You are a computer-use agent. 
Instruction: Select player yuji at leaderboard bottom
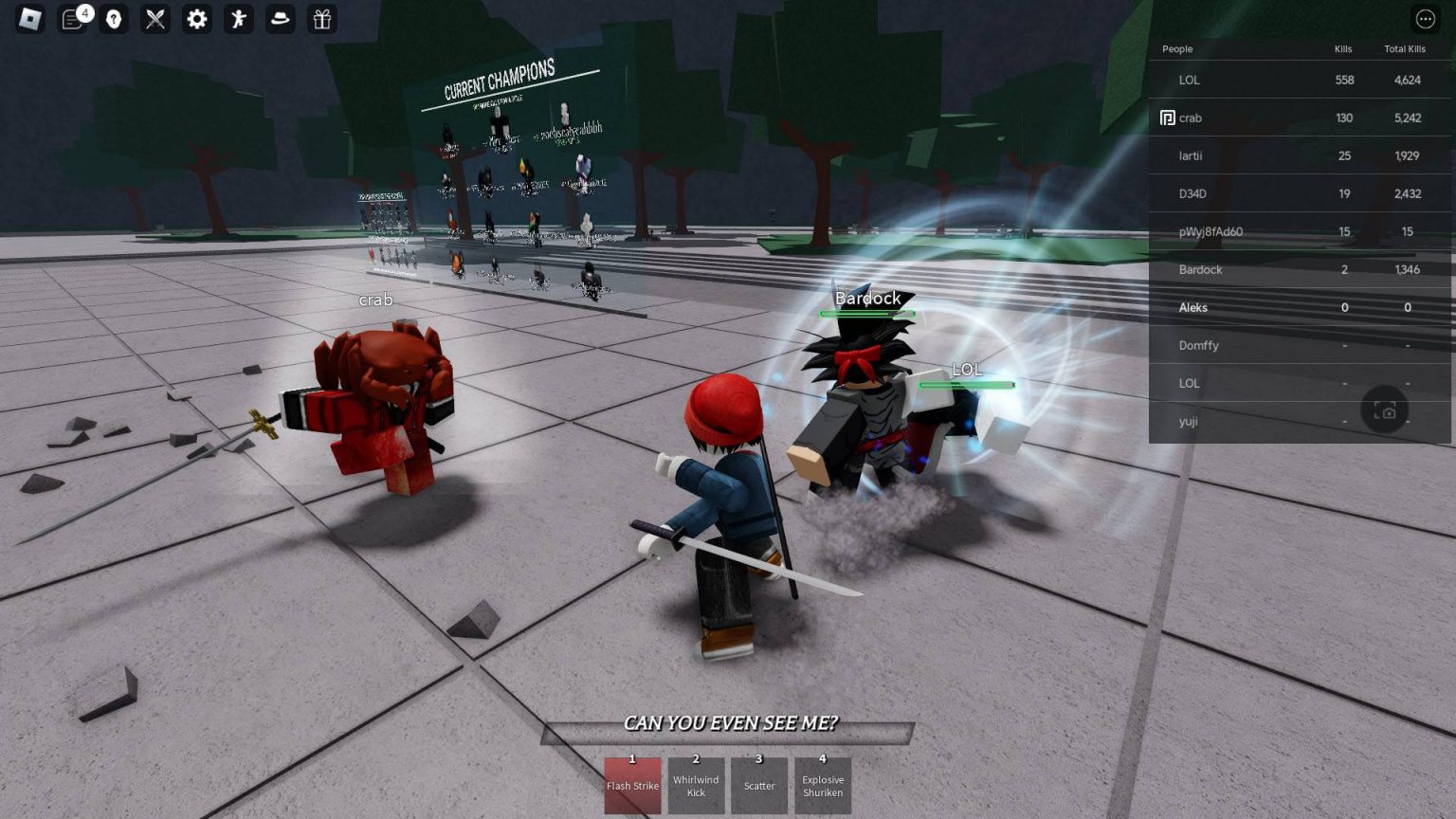point(1188,421)
